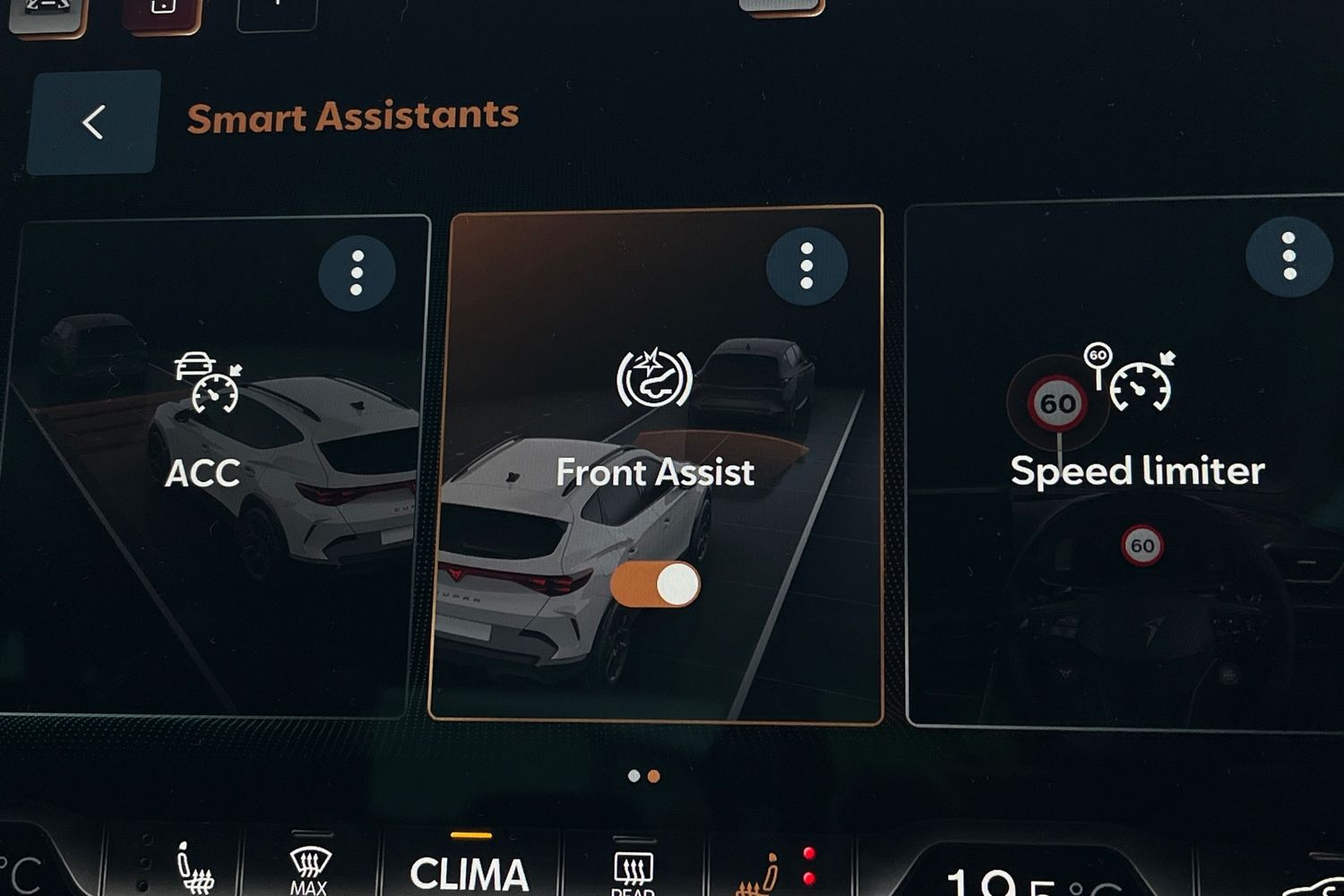Go back using the arrow button
The height and width of the screenshot is (896, 1344).
coord(93,123)
